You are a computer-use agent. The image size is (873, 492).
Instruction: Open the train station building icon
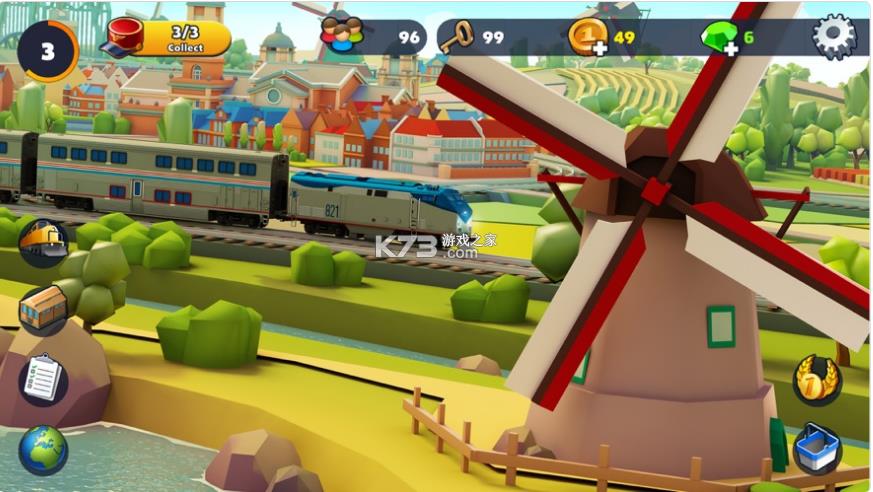coord(43,310)
